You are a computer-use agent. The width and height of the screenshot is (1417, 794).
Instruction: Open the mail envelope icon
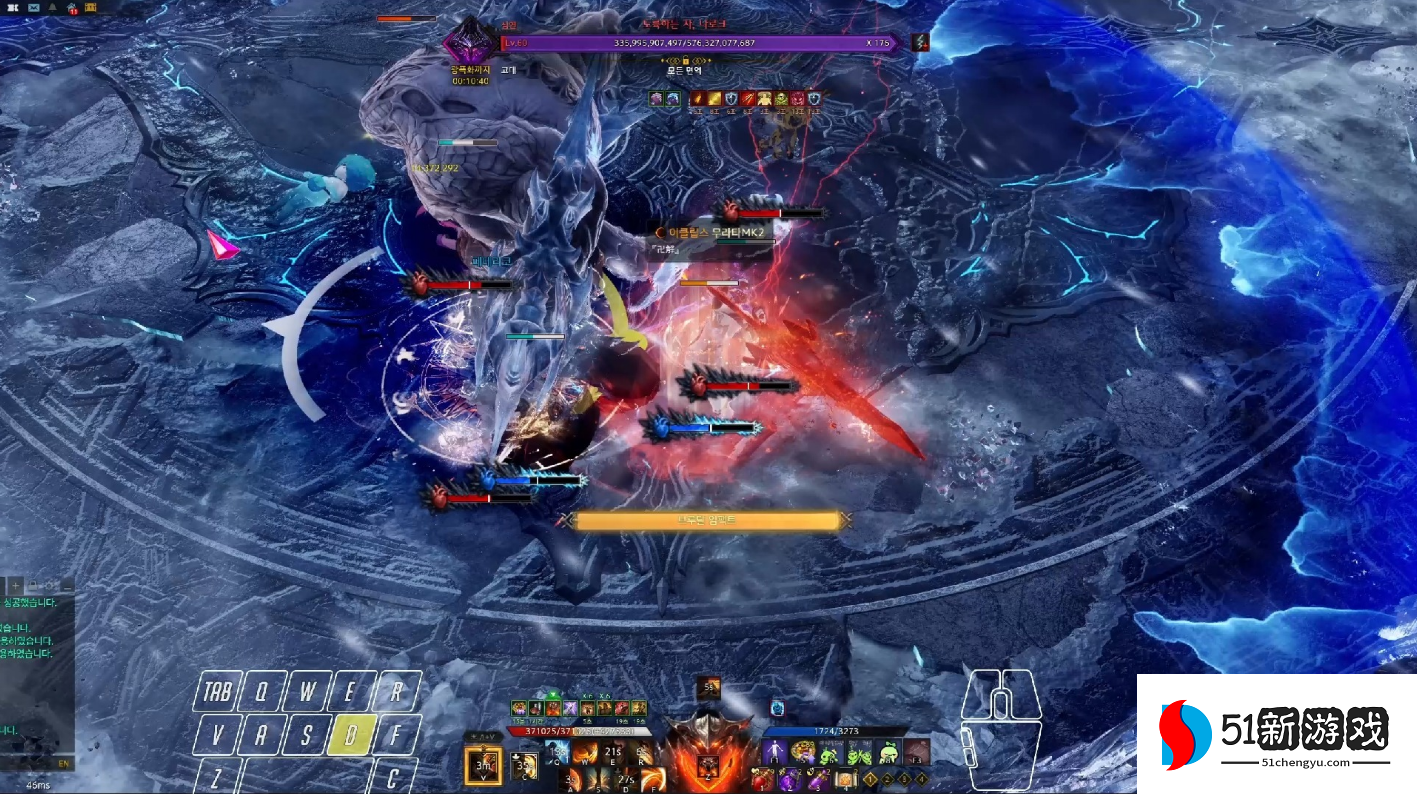[x=33, y=8]
